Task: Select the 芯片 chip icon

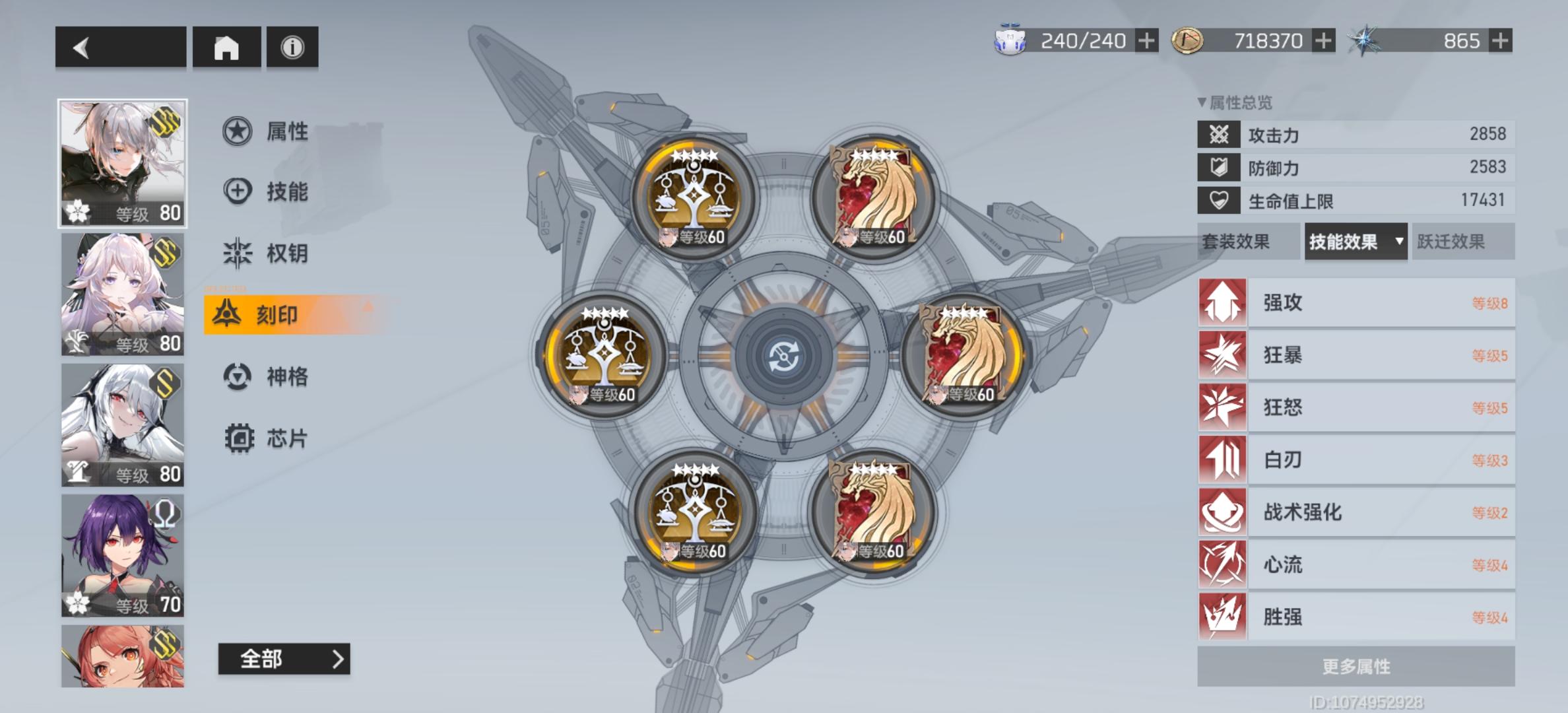Action: tap(236, 437)
